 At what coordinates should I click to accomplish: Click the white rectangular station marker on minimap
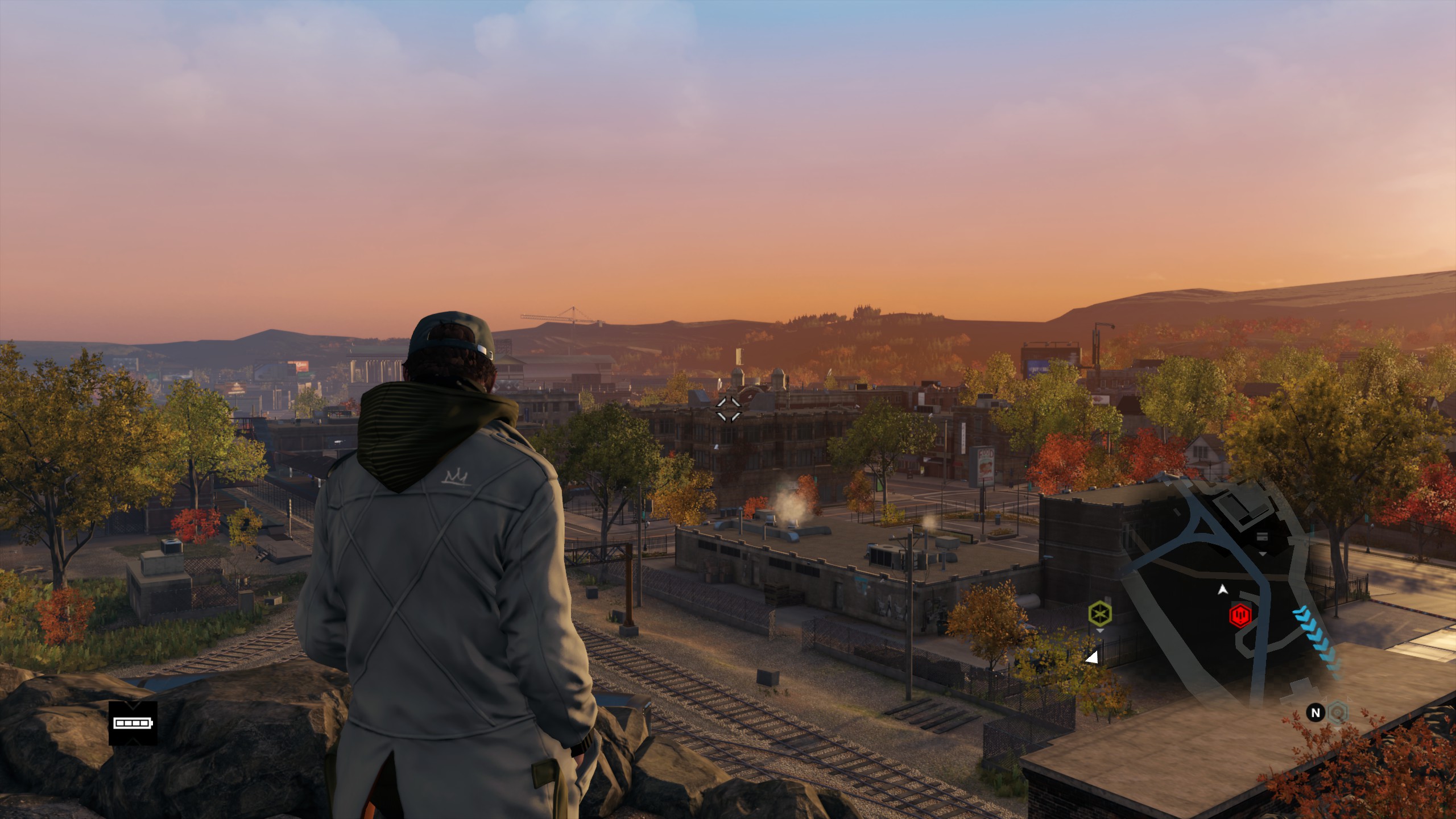pyautogui.click(x=1262, y=536)
